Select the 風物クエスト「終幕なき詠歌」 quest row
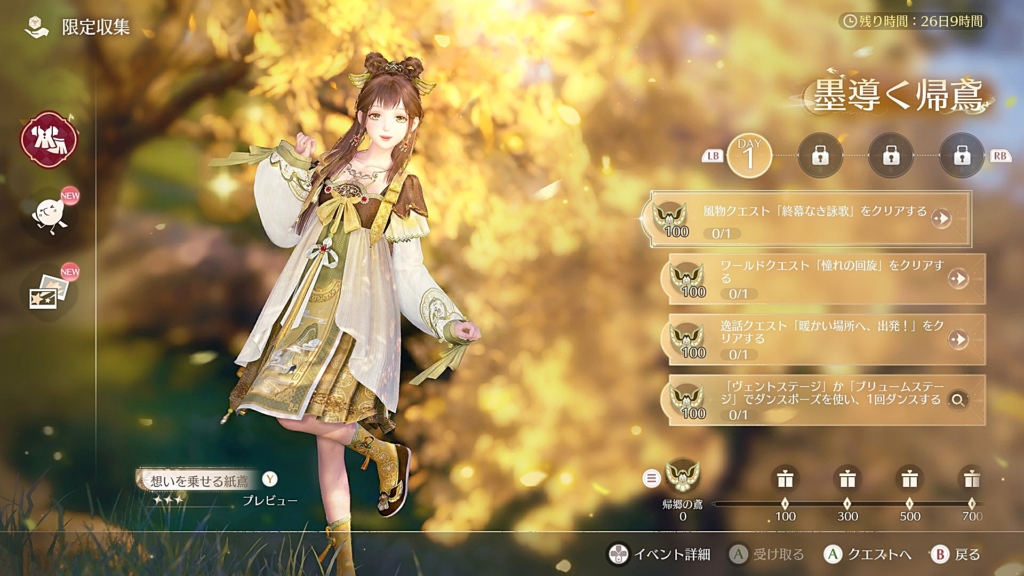 (810, 217)
